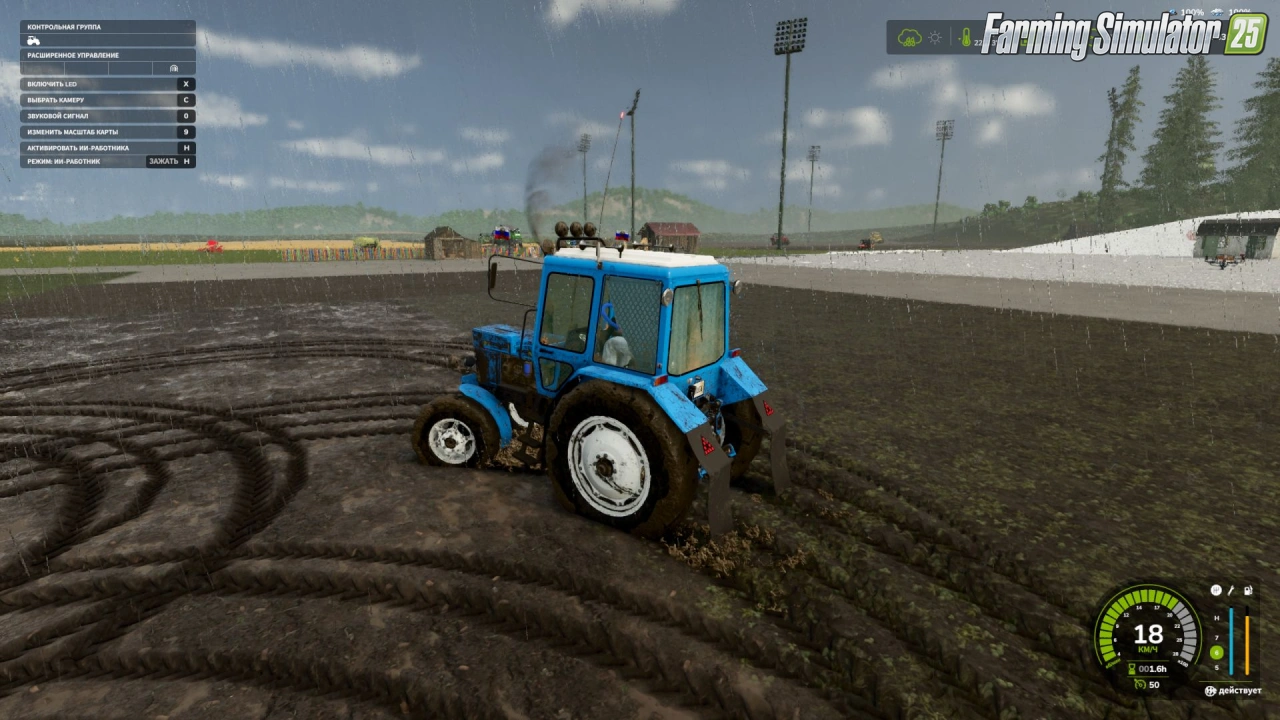The width and height of the screenshot is (1280, 720).
Task: Click the gearbox icon above the gear list
Action: tap(1216, 591)
